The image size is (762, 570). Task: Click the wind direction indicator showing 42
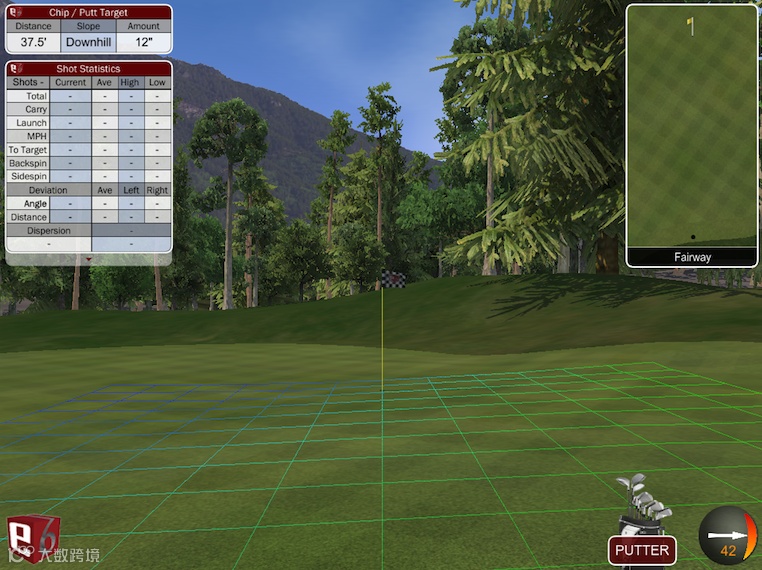(x=728, y=537)
